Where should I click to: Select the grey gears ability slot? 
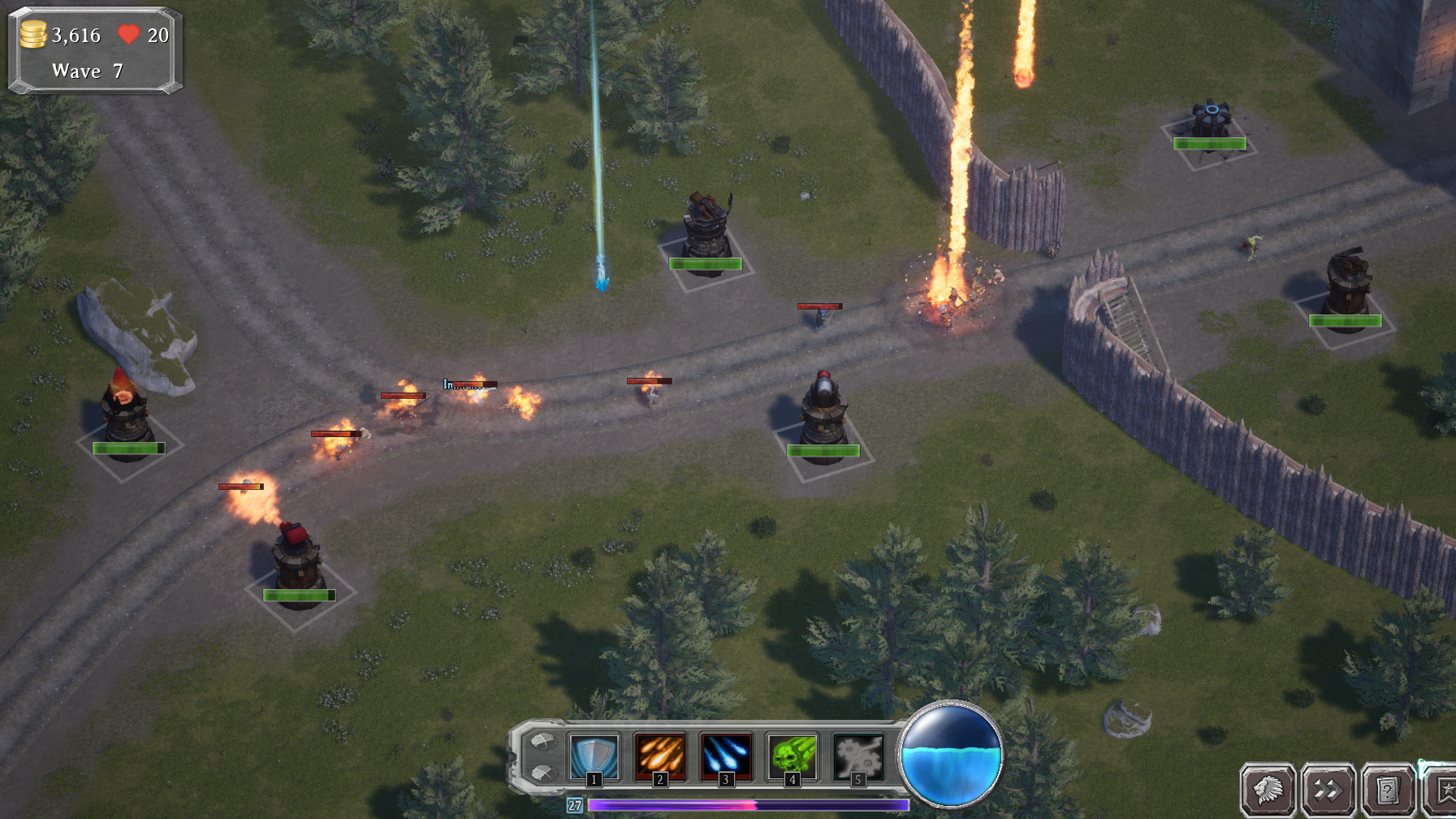point(858,756)
